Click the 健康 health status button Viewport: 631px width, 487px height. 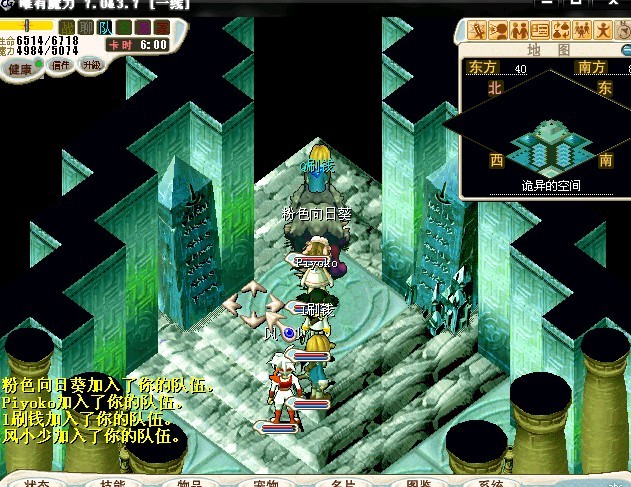(20, 68)
